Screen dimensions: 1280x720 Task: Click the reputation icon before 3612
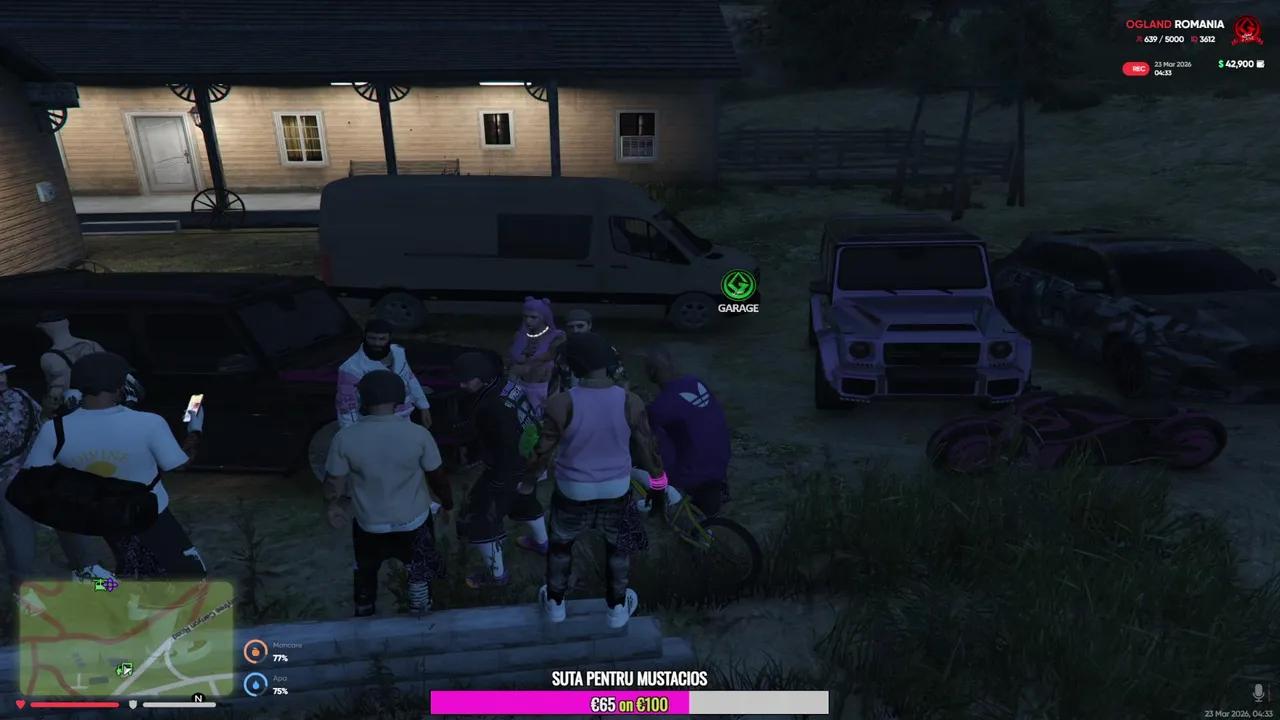[1193, 39]
